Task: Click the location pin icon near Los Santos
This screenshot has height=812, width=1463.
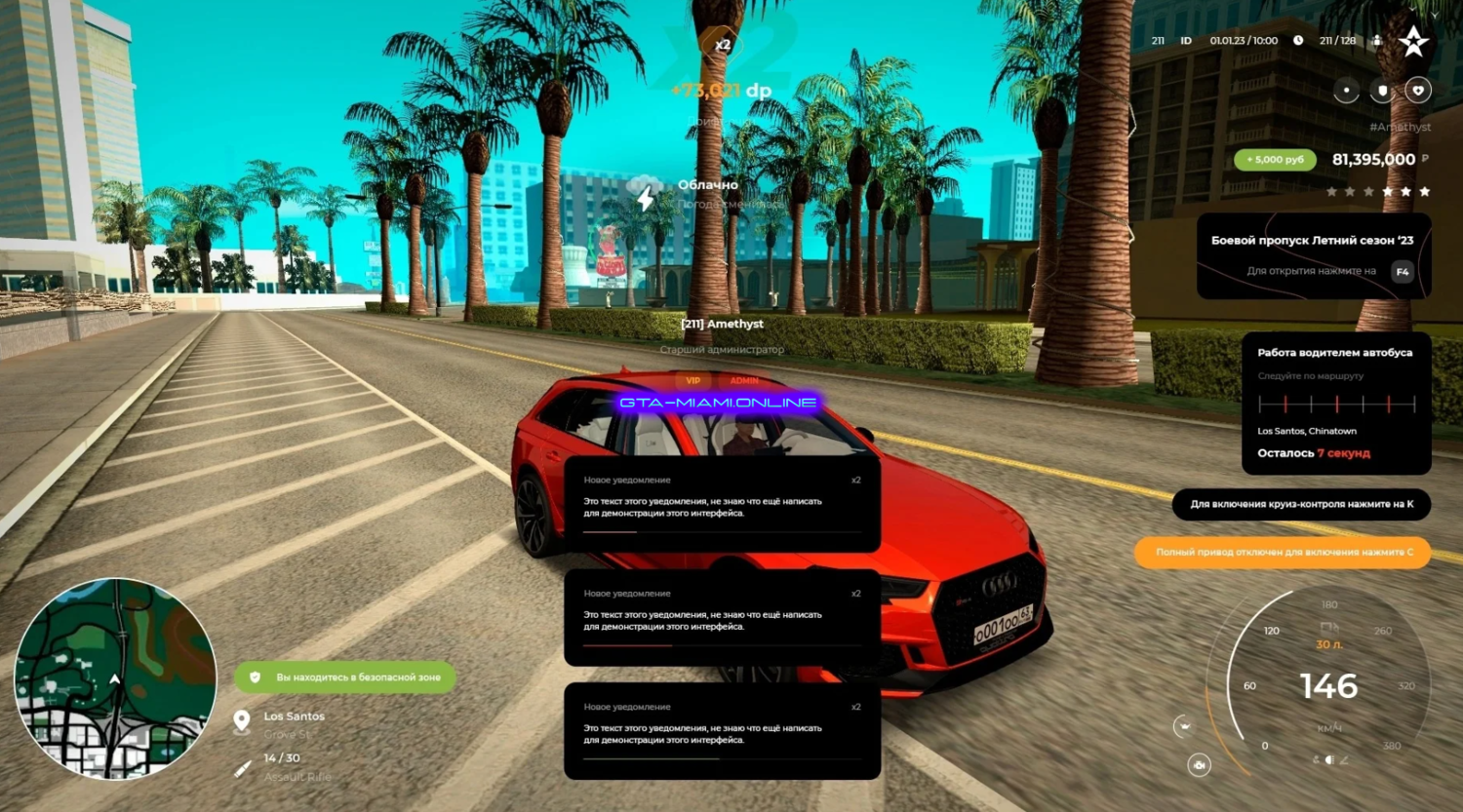Action: coord(243,721)
